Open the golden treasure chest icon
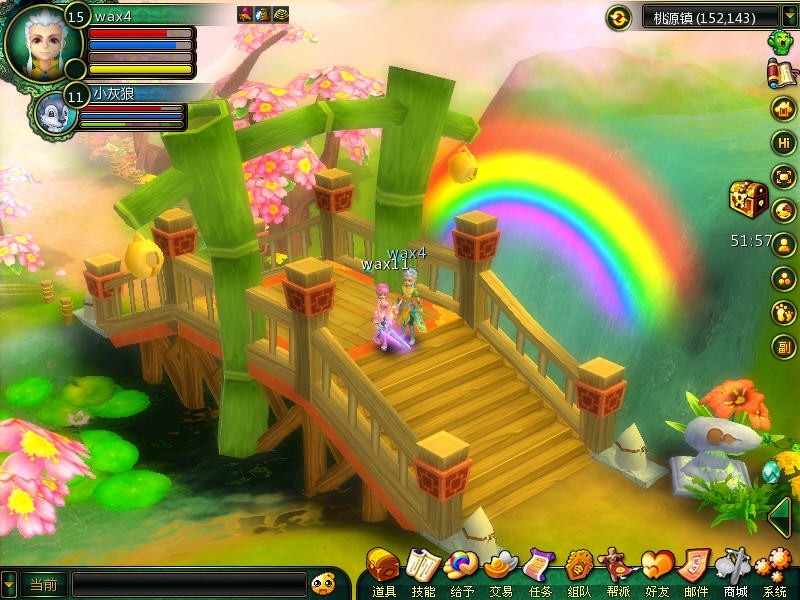 tap(747, 198)
